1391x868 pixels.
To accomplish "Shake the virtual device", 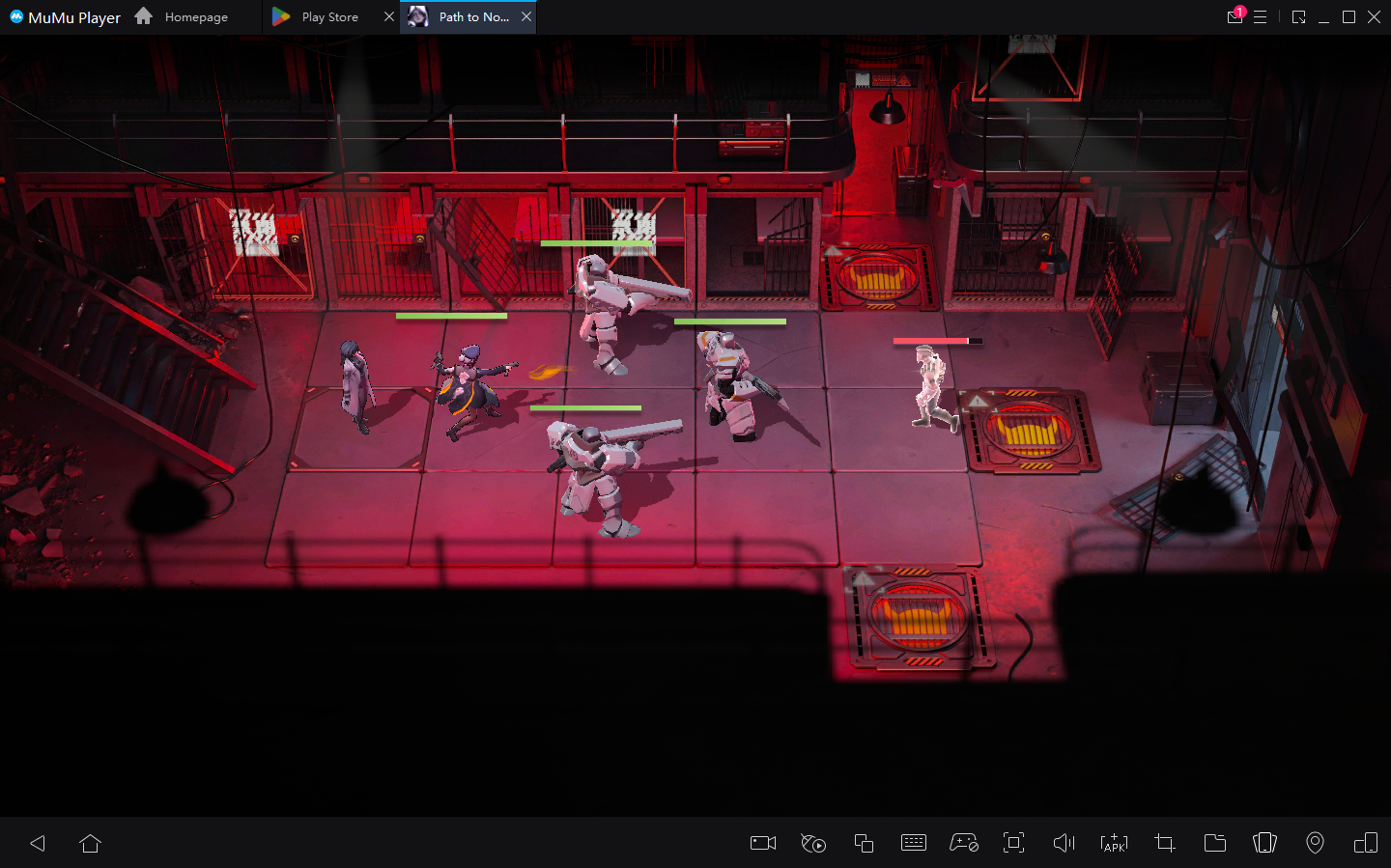I will pos(1264,843).
